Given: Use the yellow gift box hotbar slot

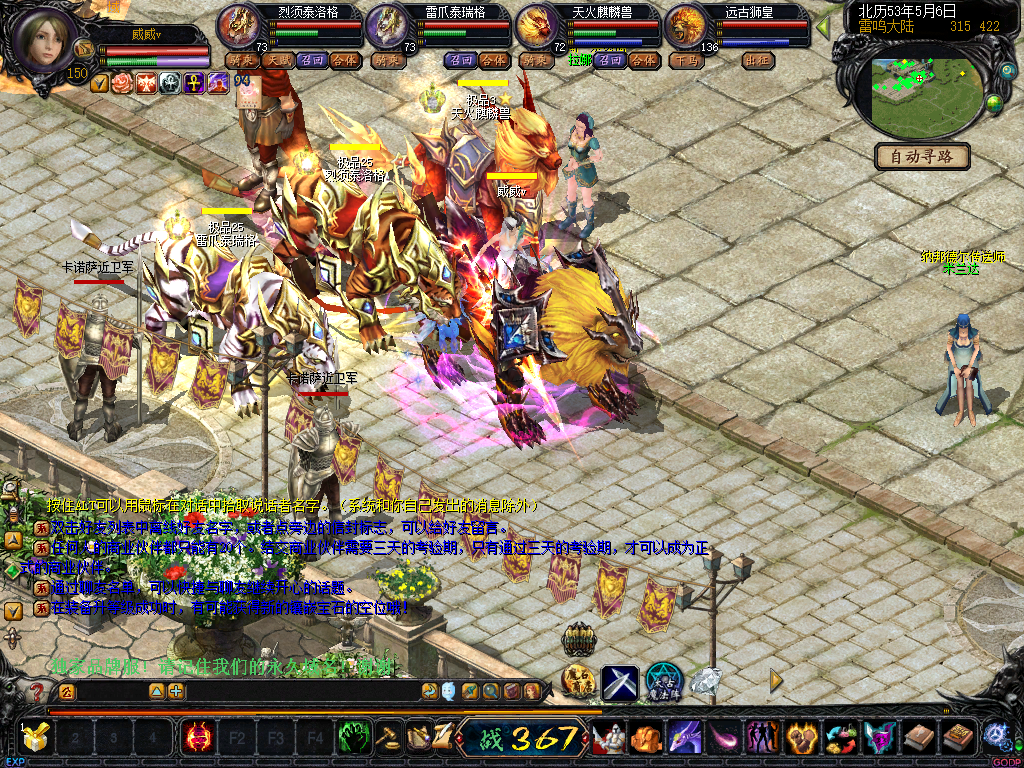Looking at the screenshot, I should (36, 738).
